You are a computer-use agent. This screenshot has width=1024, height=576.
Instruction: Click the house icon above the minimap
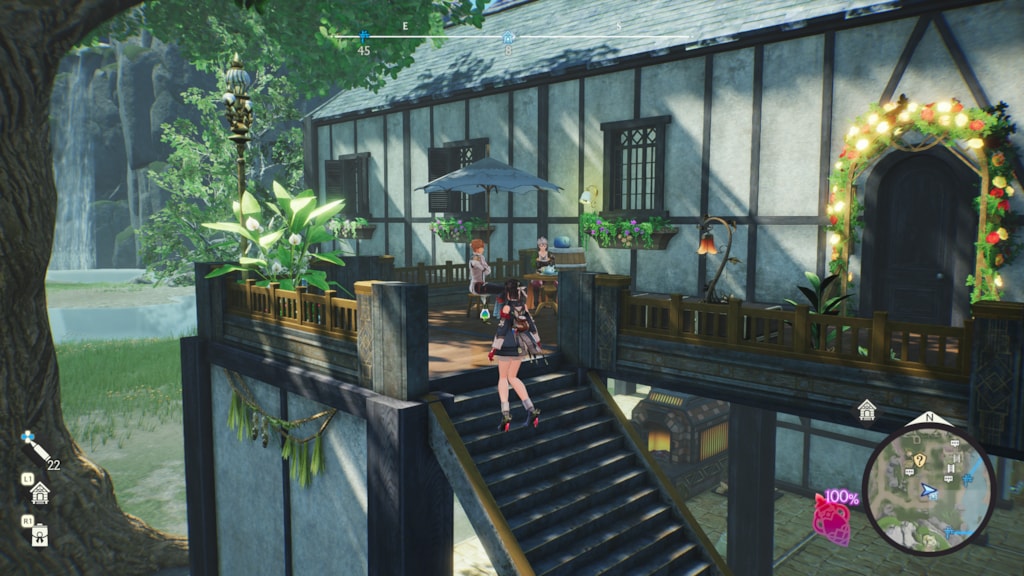click(866, 409)
